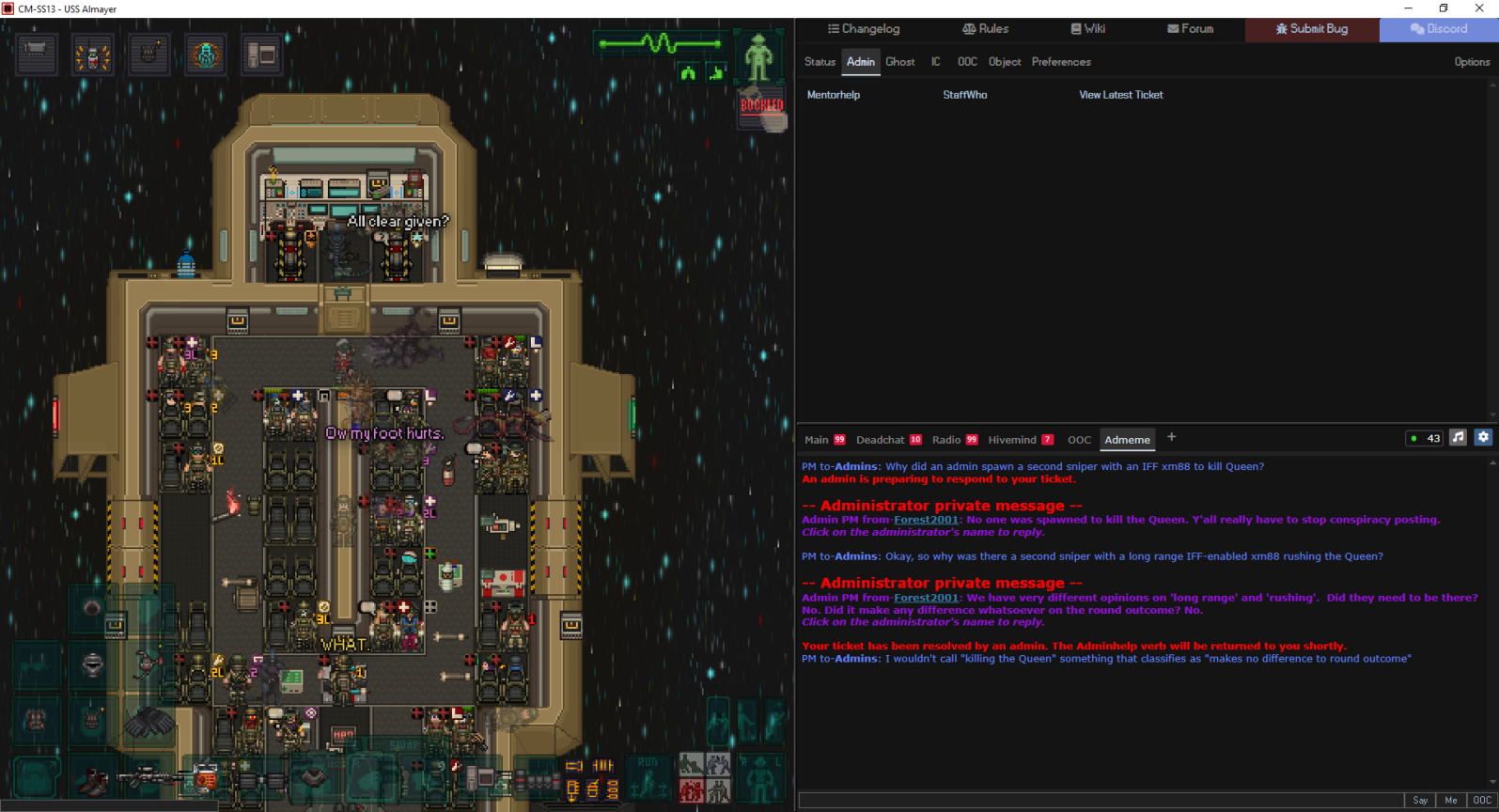The width and height of the screenshot is (1499, 812).
Task: Open the Discord link
Action: coord(1439,29)
